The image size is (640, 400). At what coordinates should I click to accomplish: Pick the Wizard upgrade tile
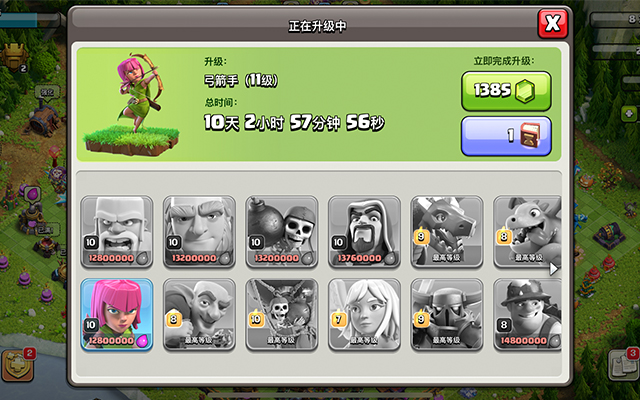[364, 231]
